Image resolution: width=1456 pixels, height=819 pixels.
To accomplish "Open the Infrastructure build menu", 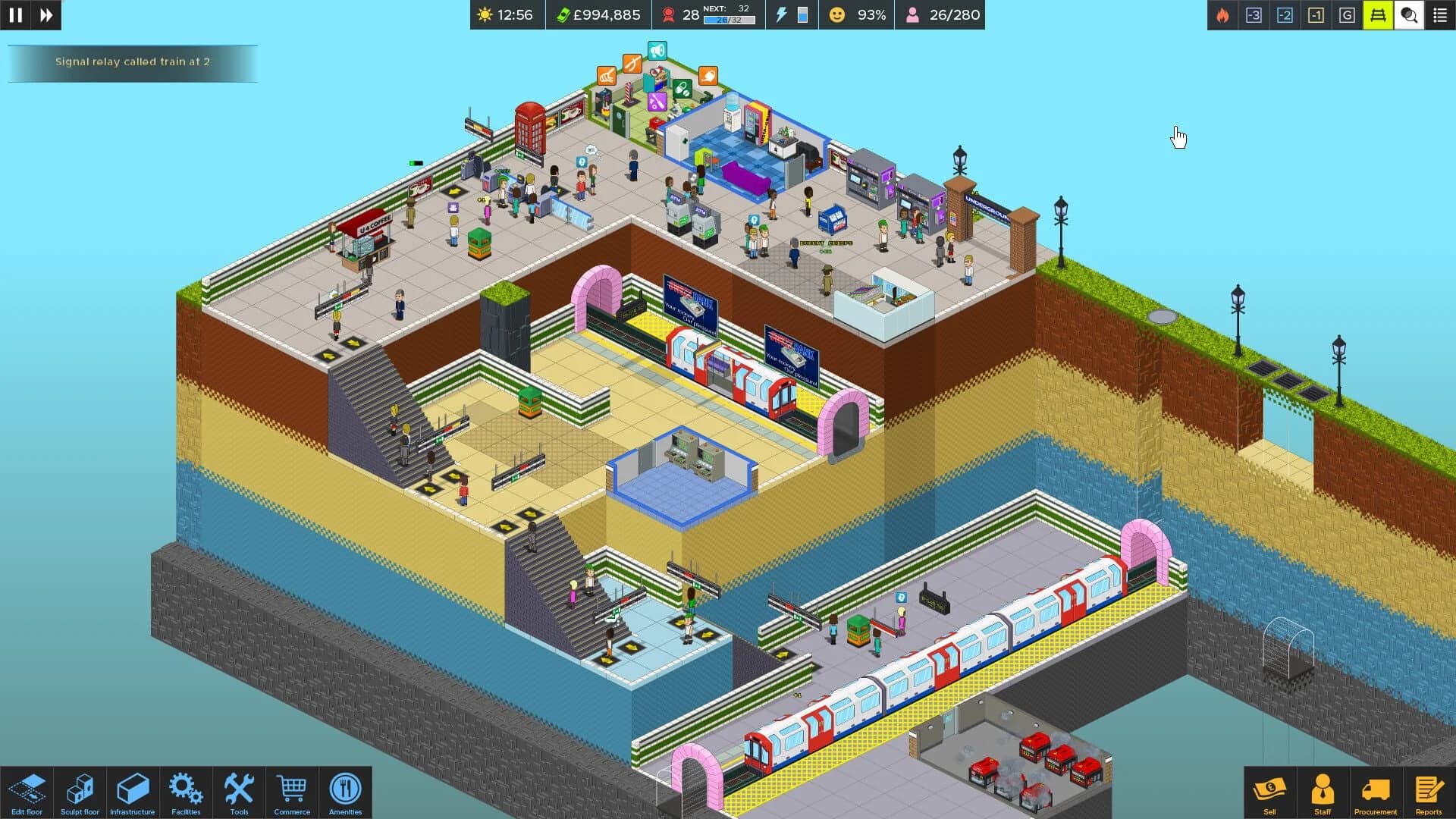I will point(132,791).
